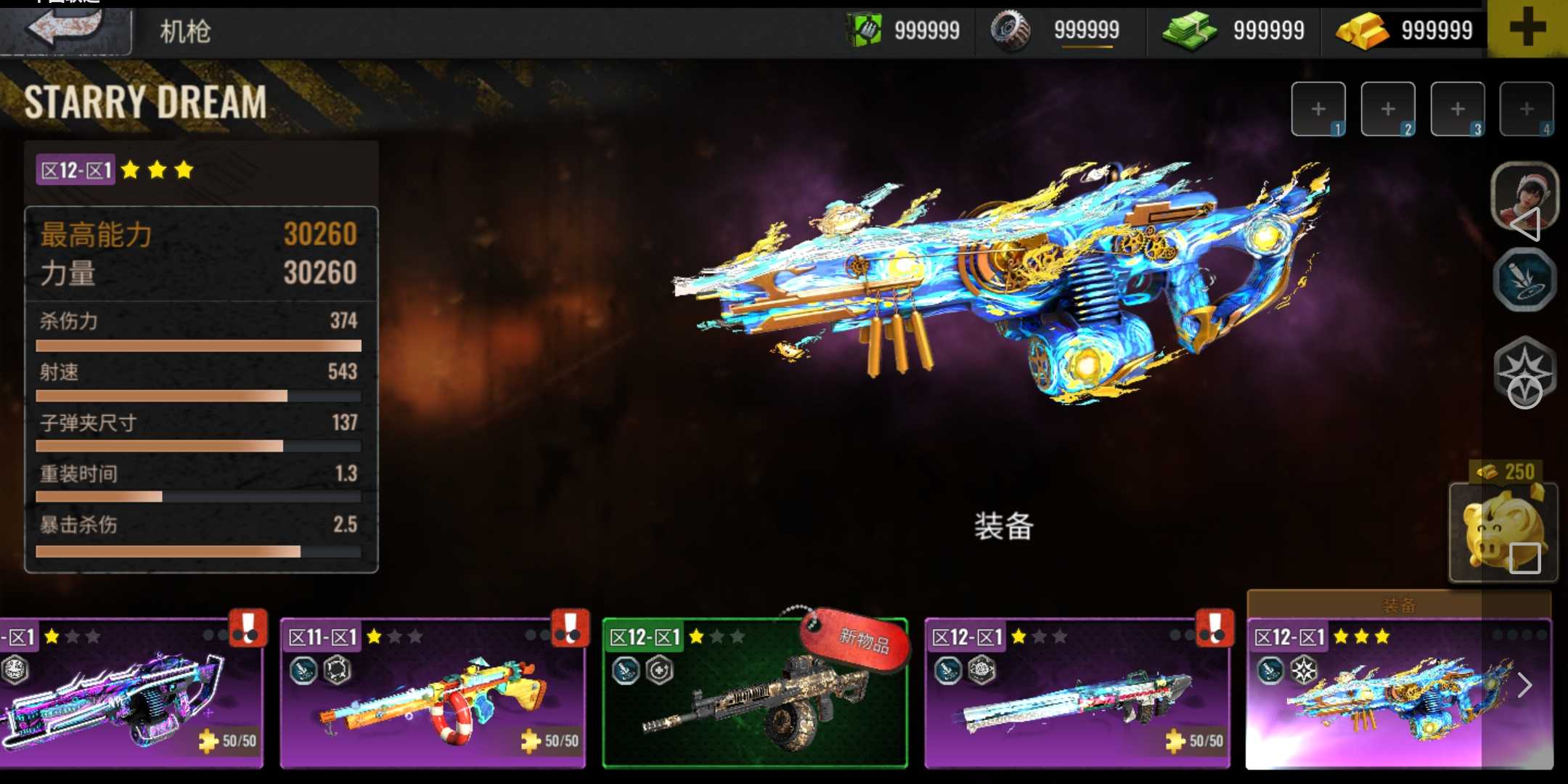Viewport: 1568px width, 784px height.
Task: Open attachment slot number 4
Action: (x=1527, y=110)
